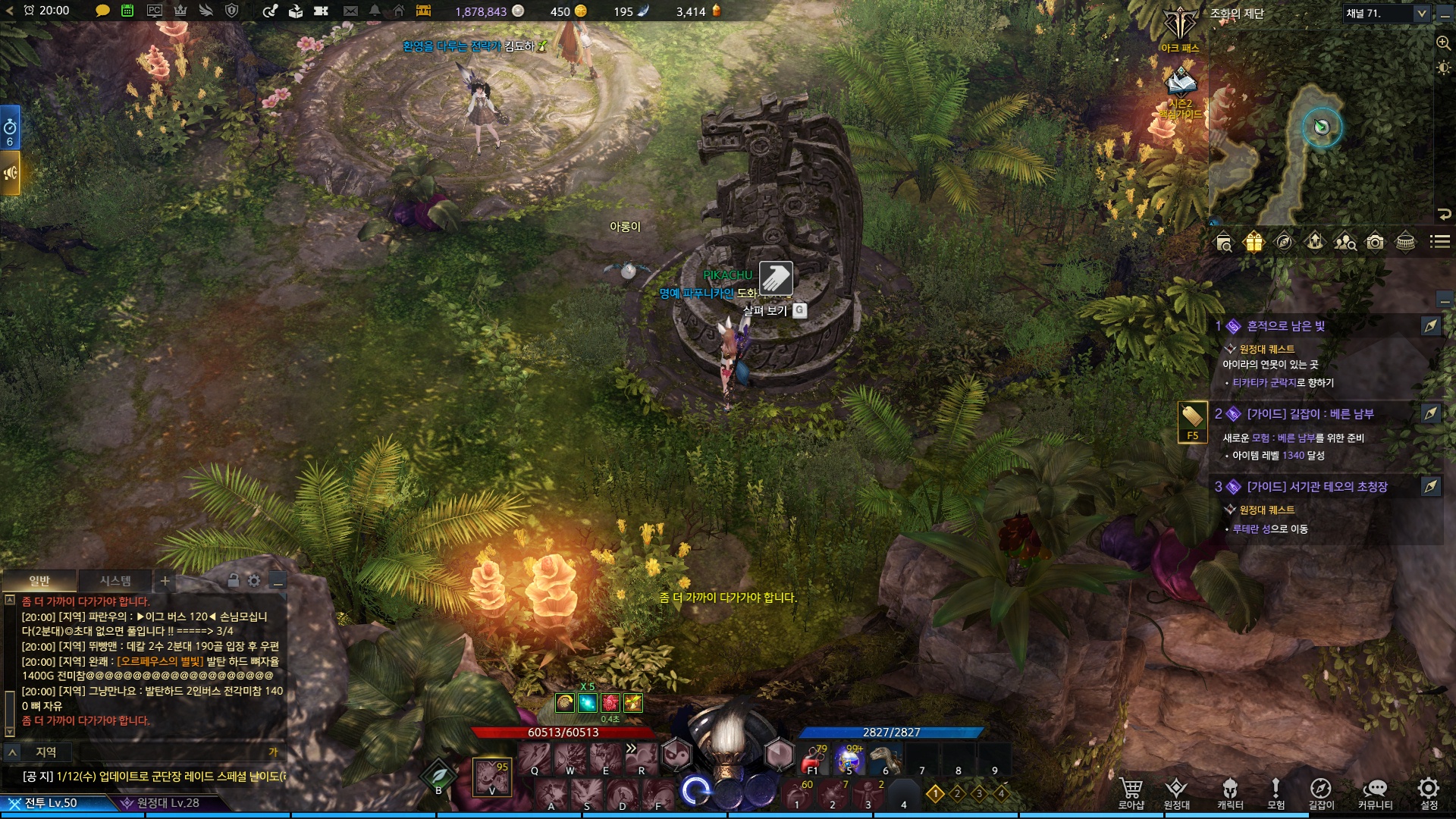
Task: Switch to the 시스템 chat tab
Action: pyautogui.click(x=115, y=581)
